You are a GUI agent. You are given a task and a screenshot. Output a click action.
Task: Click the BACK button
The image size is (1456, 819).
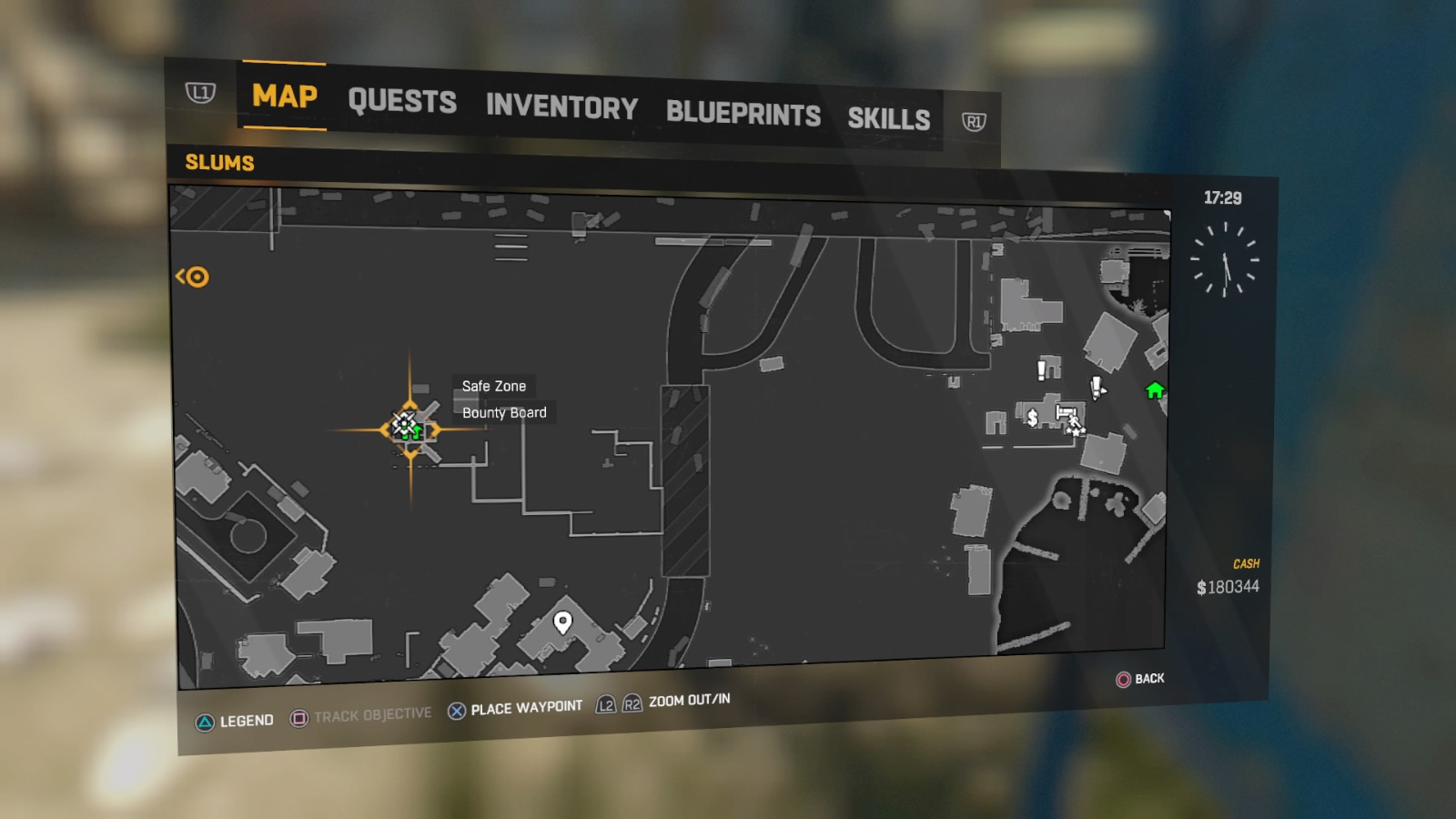(x=1140, y=679)
